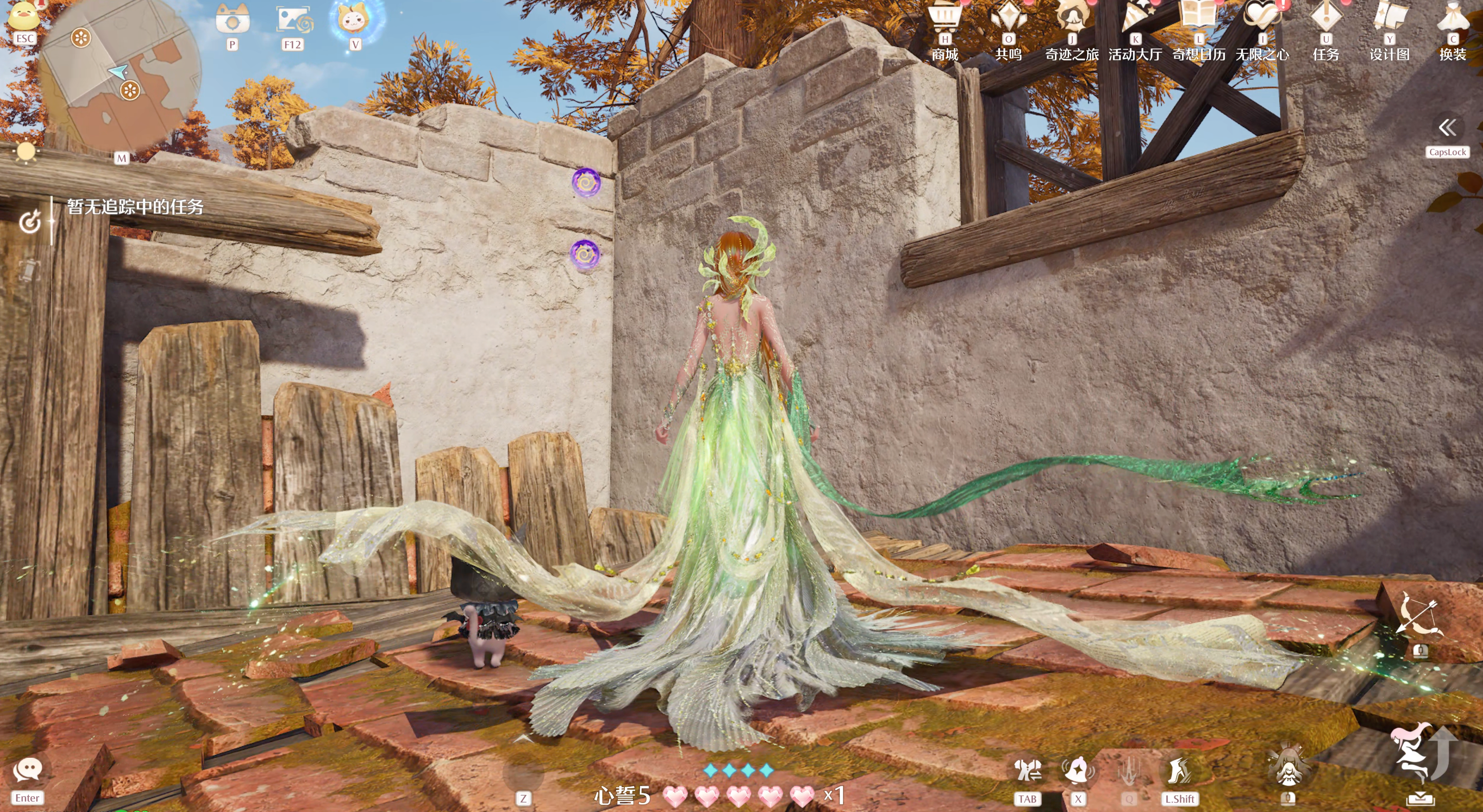Screen dimensions: 1483x812
Task: Click the Momo cat companion icon
Action: [355, 21]
